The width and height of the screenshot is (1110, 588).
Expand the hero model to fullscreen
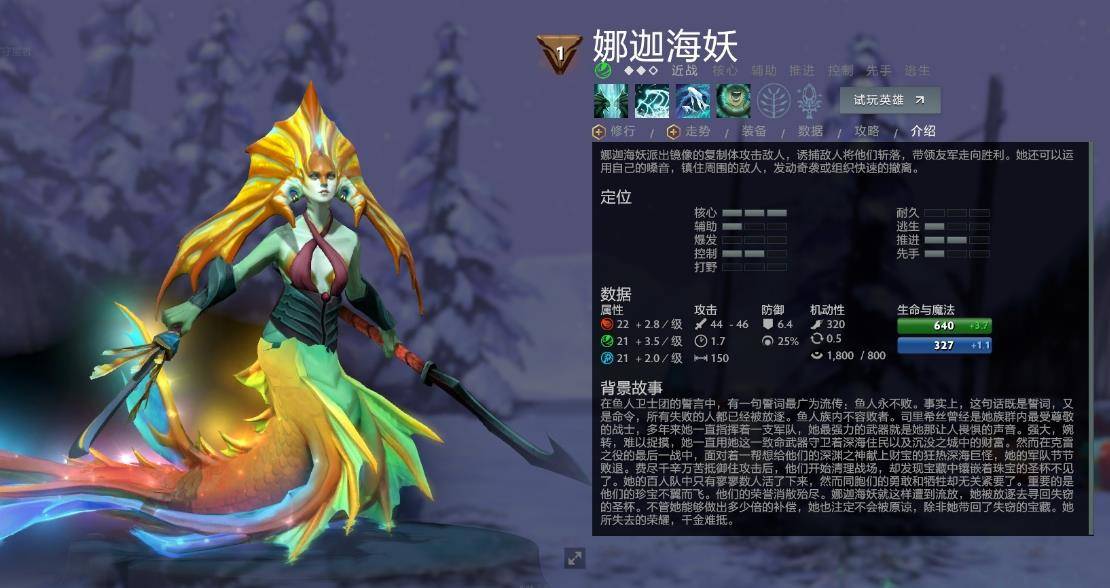[575, 558]
